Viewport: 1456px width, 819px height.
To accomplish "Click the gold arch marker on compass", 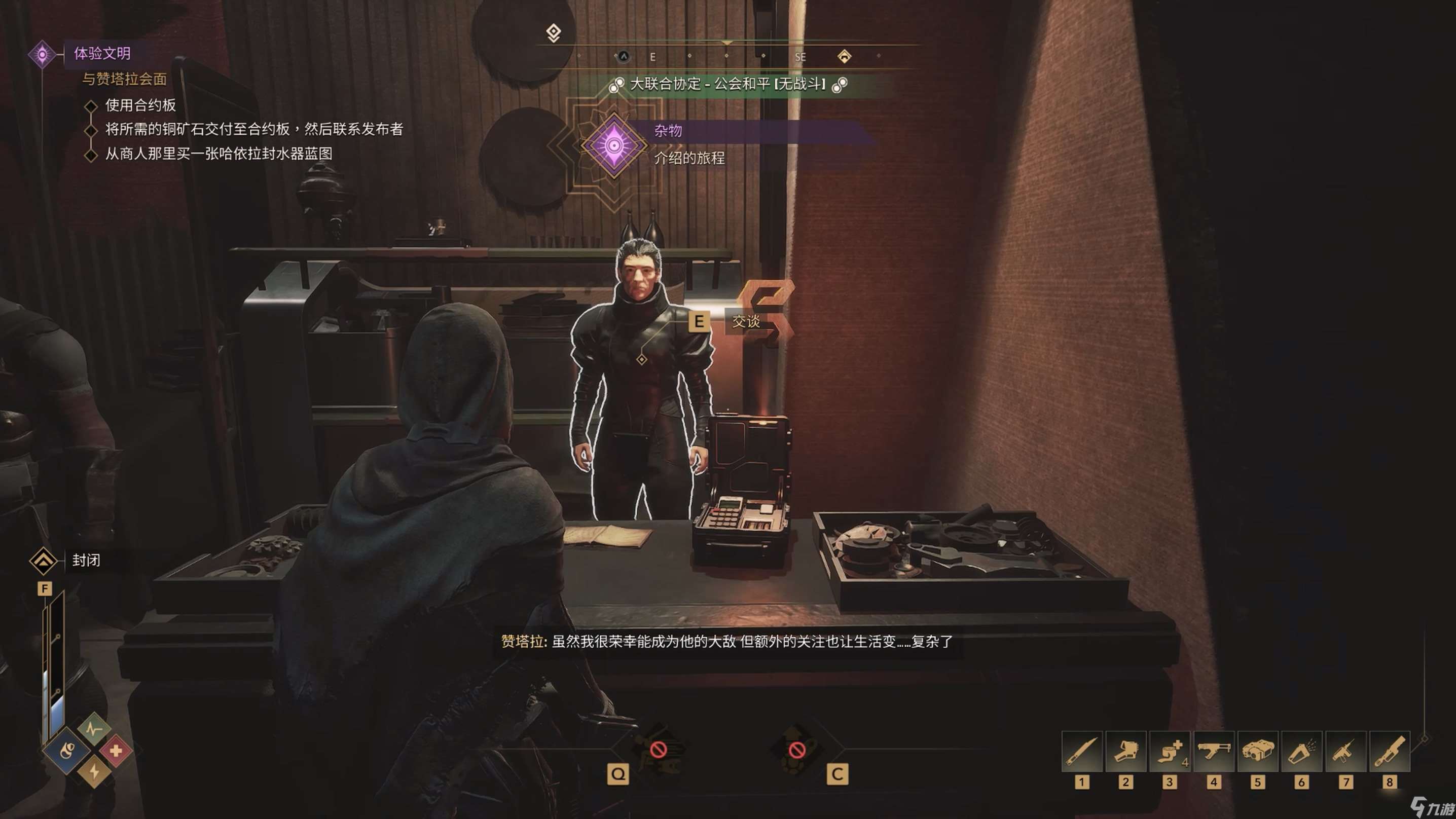I will click(844, 56).
